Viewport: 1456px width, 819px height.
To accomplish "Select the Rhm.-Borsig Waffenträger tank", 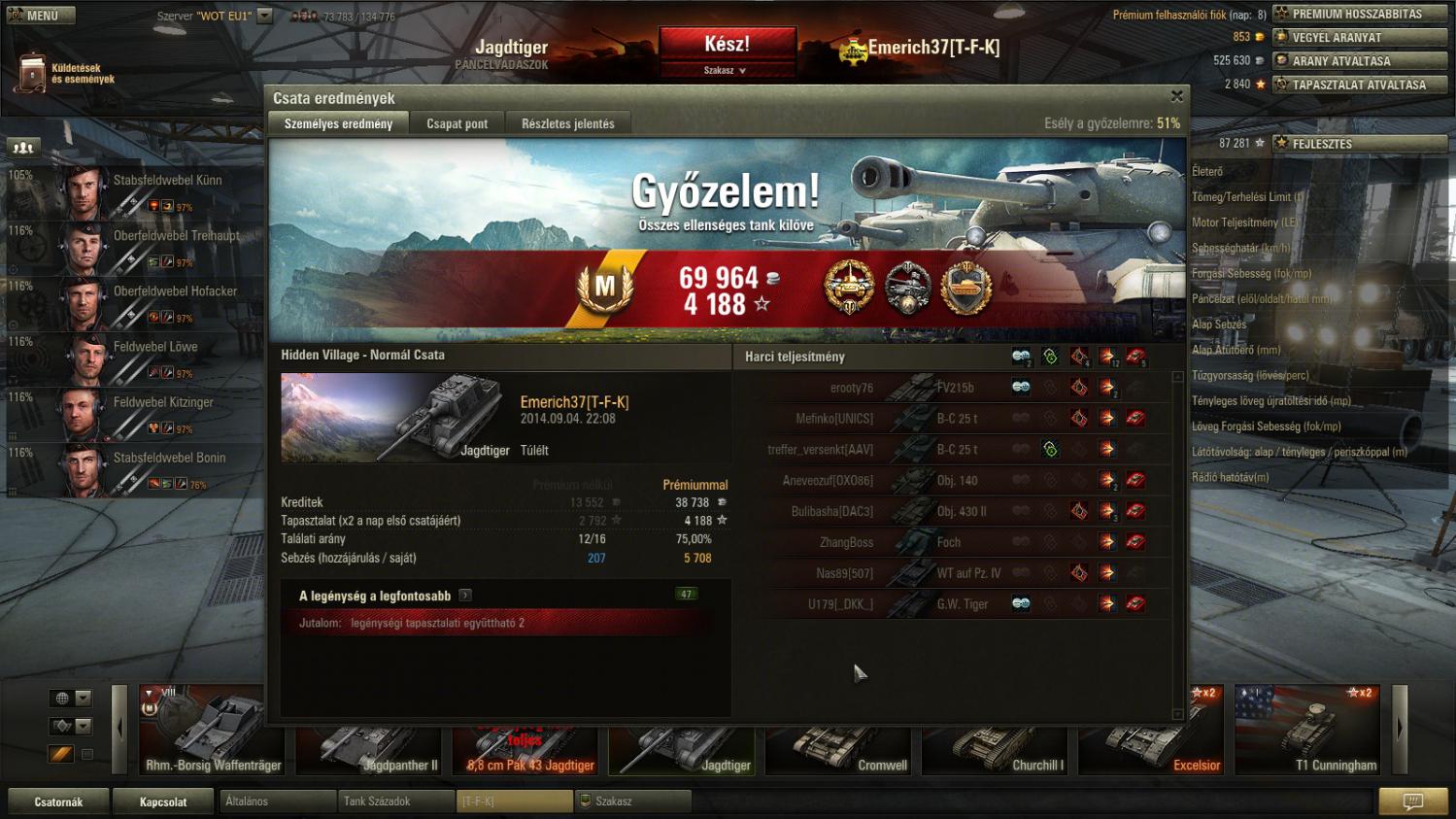I will pyautogui.click(x=202, y=730).
